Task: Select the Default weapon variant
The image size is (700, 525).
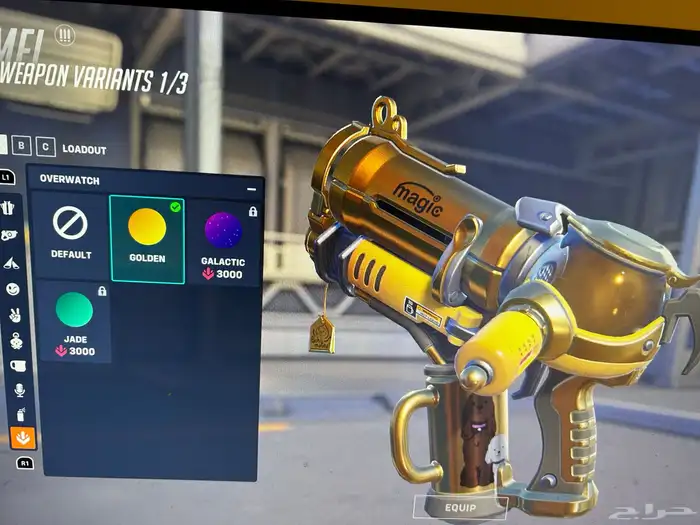Action: pyautogui.click(x=70, y=236)
